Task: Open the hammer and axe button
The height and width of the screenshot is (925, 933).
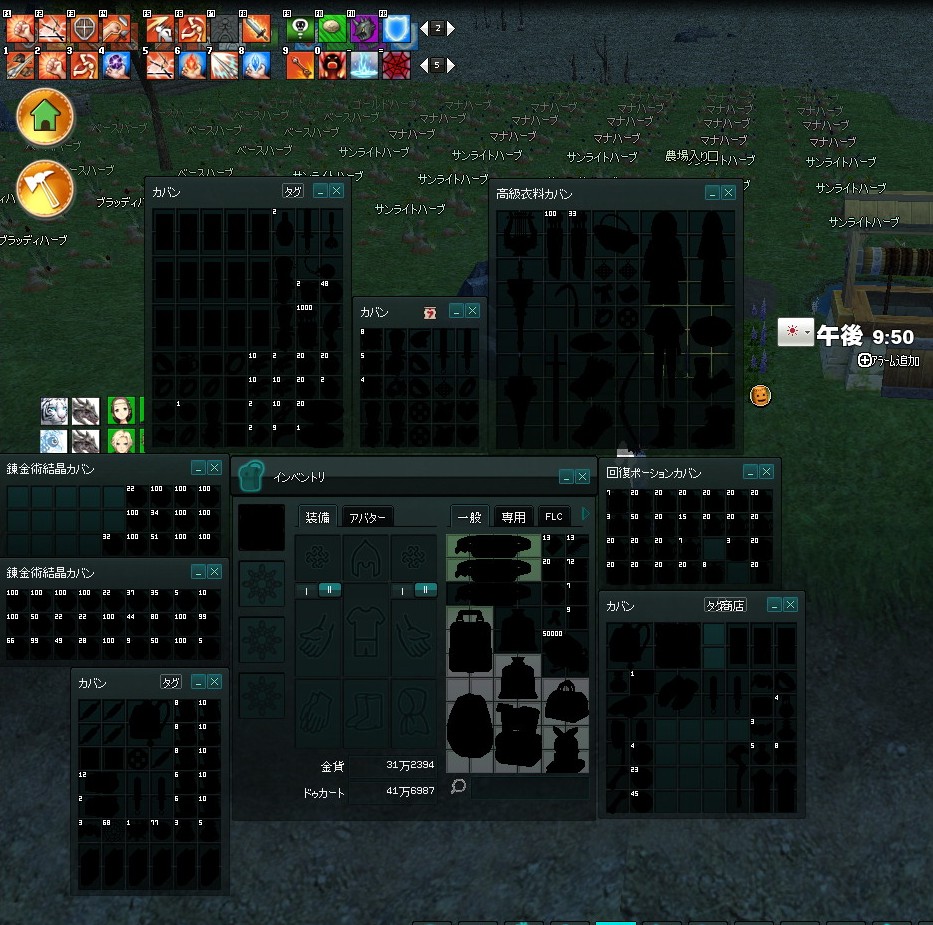Action: [x=45, y=188]
